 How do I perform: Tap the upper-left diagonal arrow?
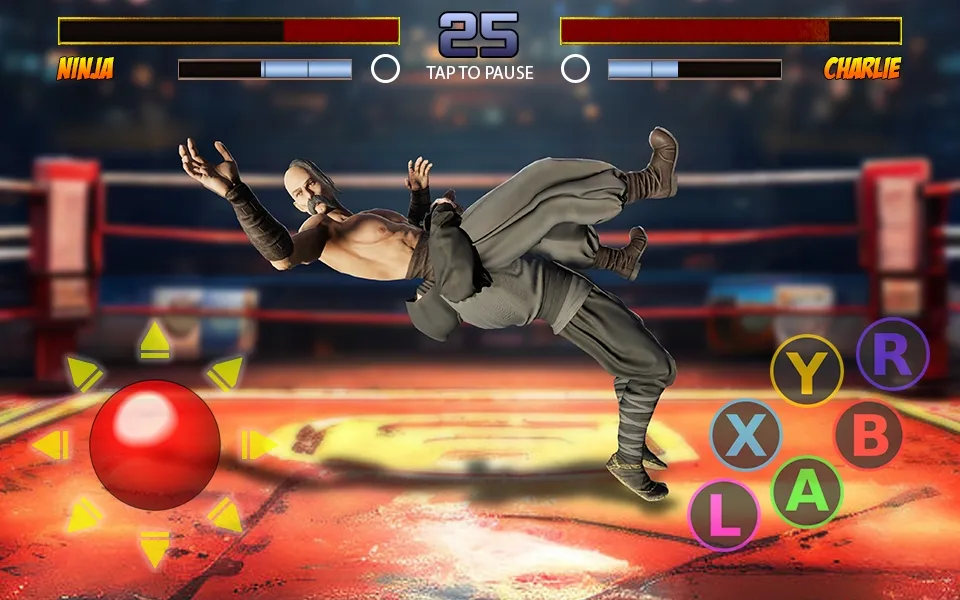[x=84, y=373]
